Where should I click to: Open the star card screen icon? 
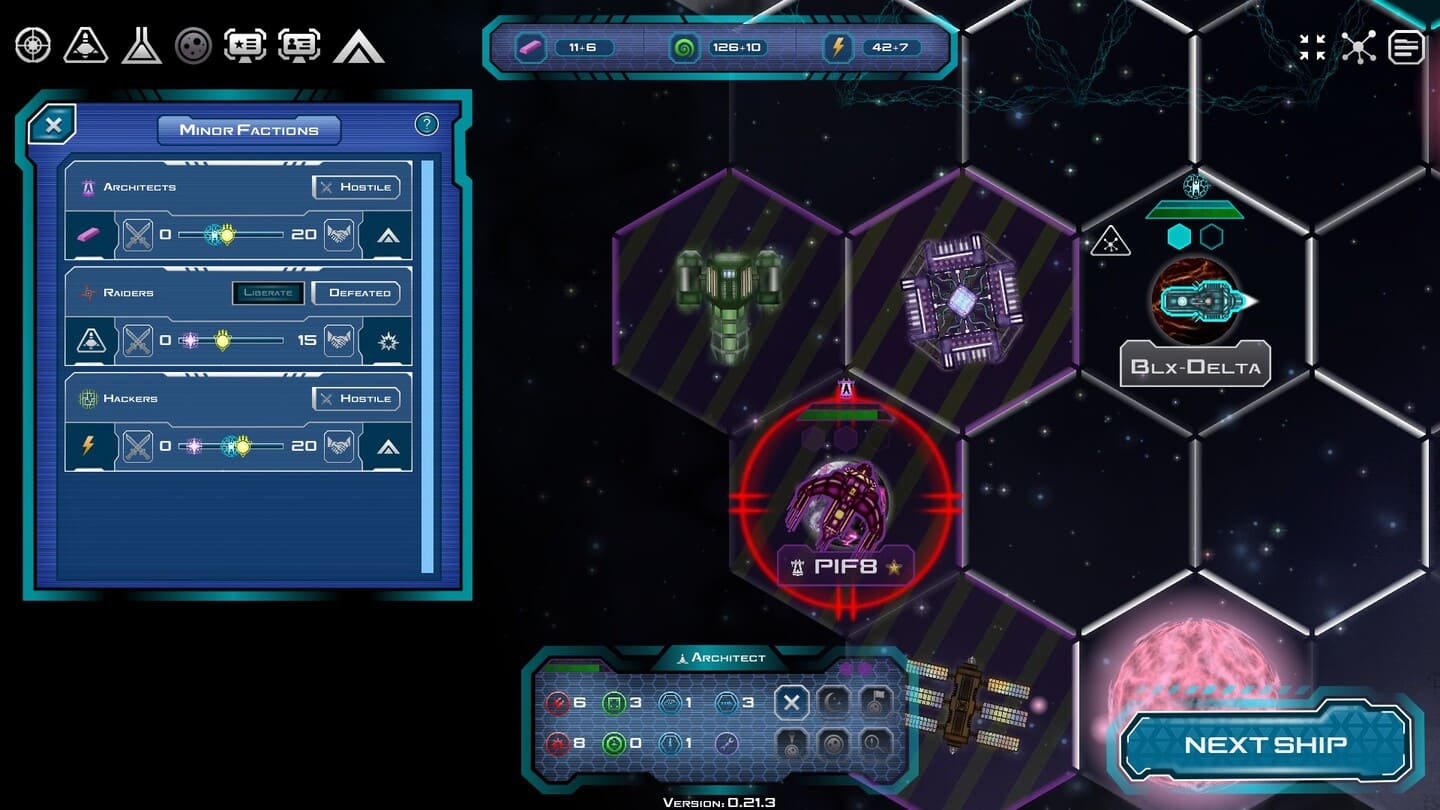[245, 46]
